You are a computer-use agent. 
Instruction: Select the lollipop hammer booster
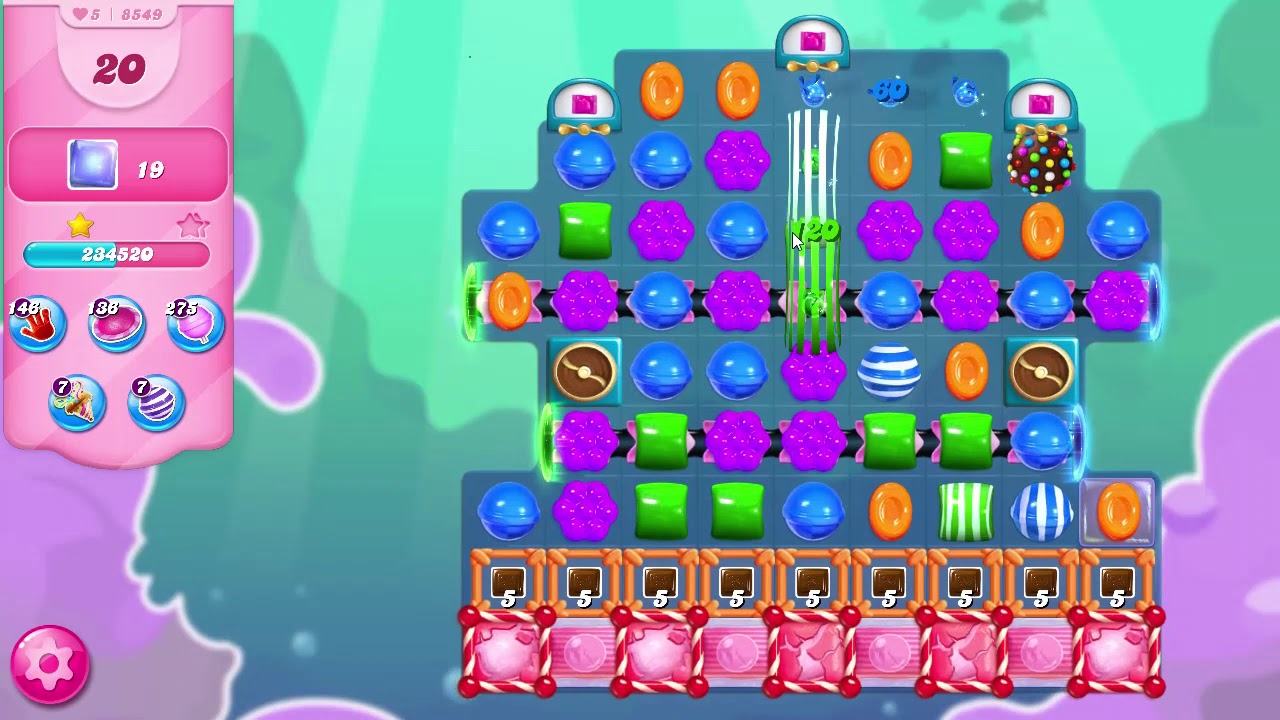[195, 325]
